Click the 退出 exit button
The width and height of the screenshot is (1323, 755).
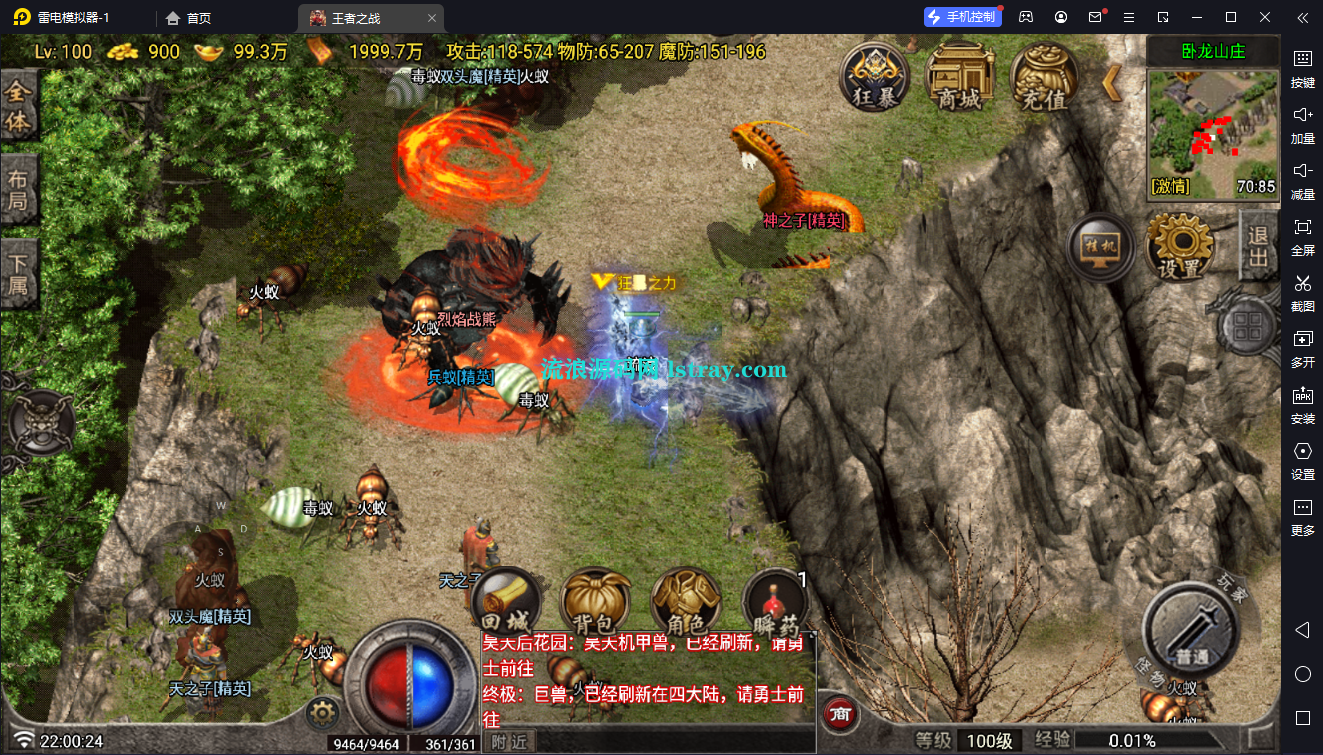pos(1258,246)
